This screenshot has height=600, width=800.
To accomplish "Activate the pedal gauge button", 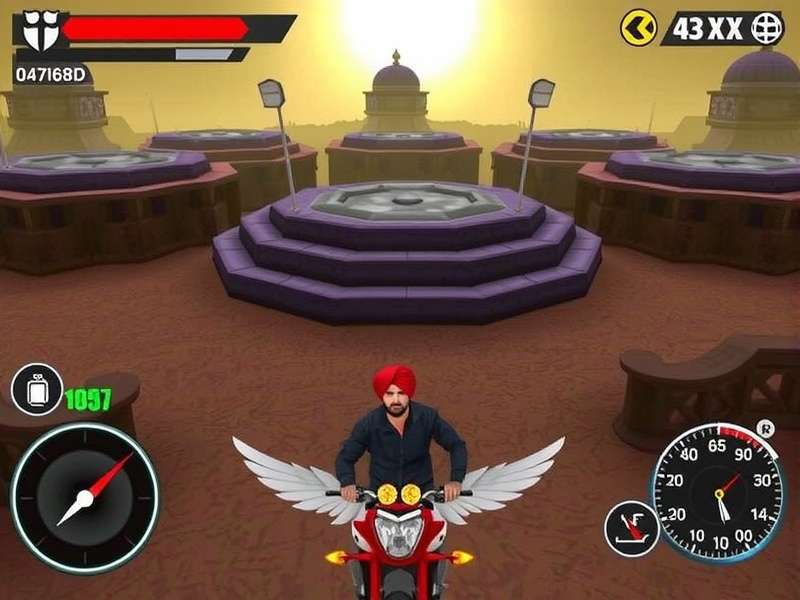I will (x=632, y=527).
